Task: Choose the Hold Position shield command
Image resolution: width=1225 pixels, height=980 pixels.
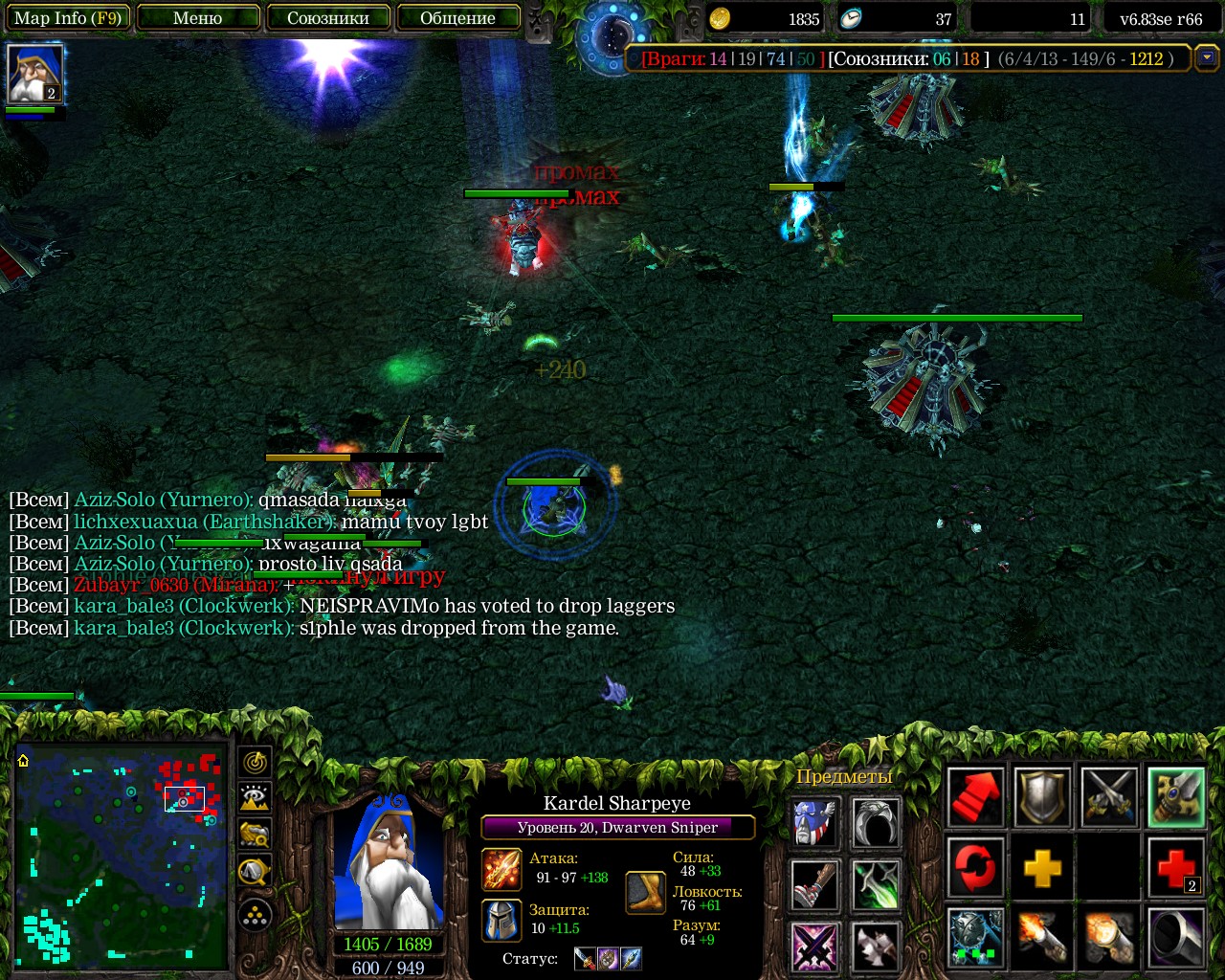Action: coord(1042,796)
